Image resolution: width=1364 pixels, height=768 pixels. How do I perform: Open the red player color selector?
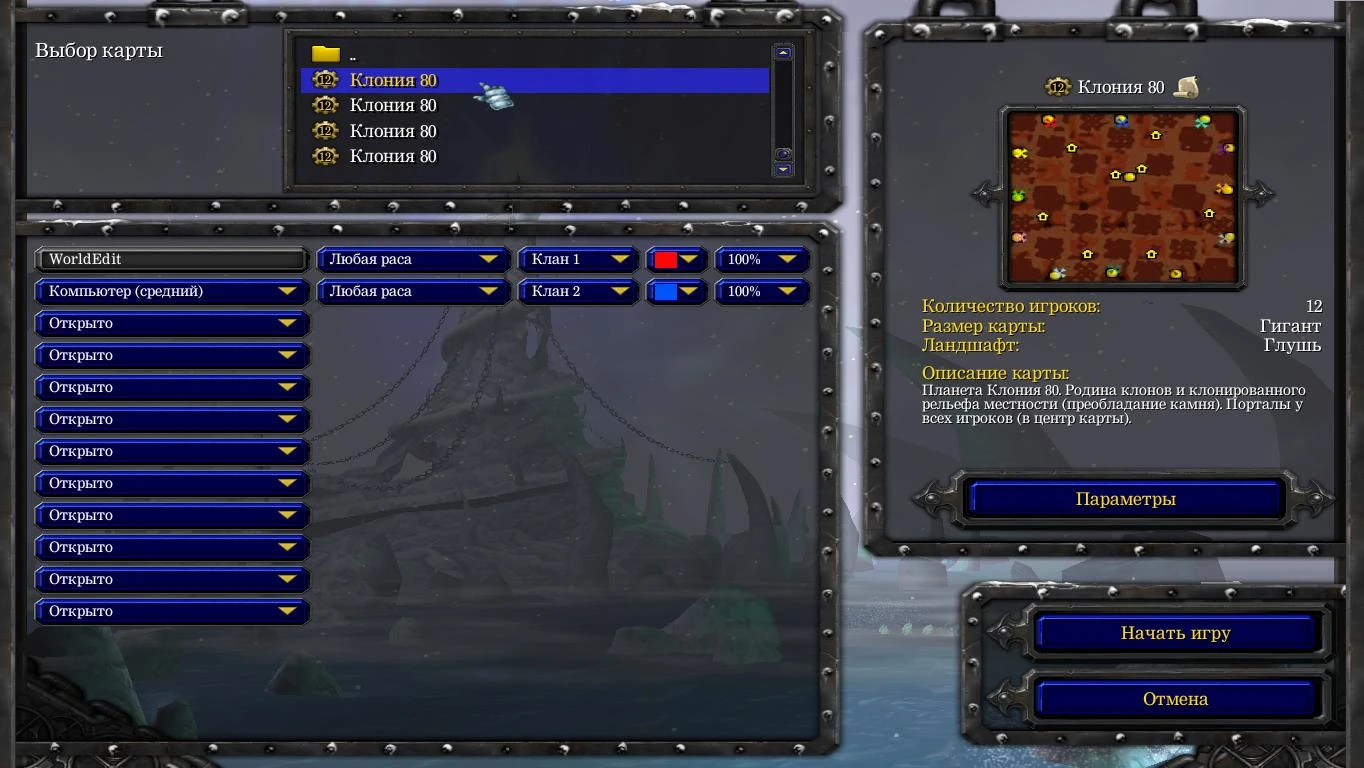pyautogui.click(x=676, y=259)
